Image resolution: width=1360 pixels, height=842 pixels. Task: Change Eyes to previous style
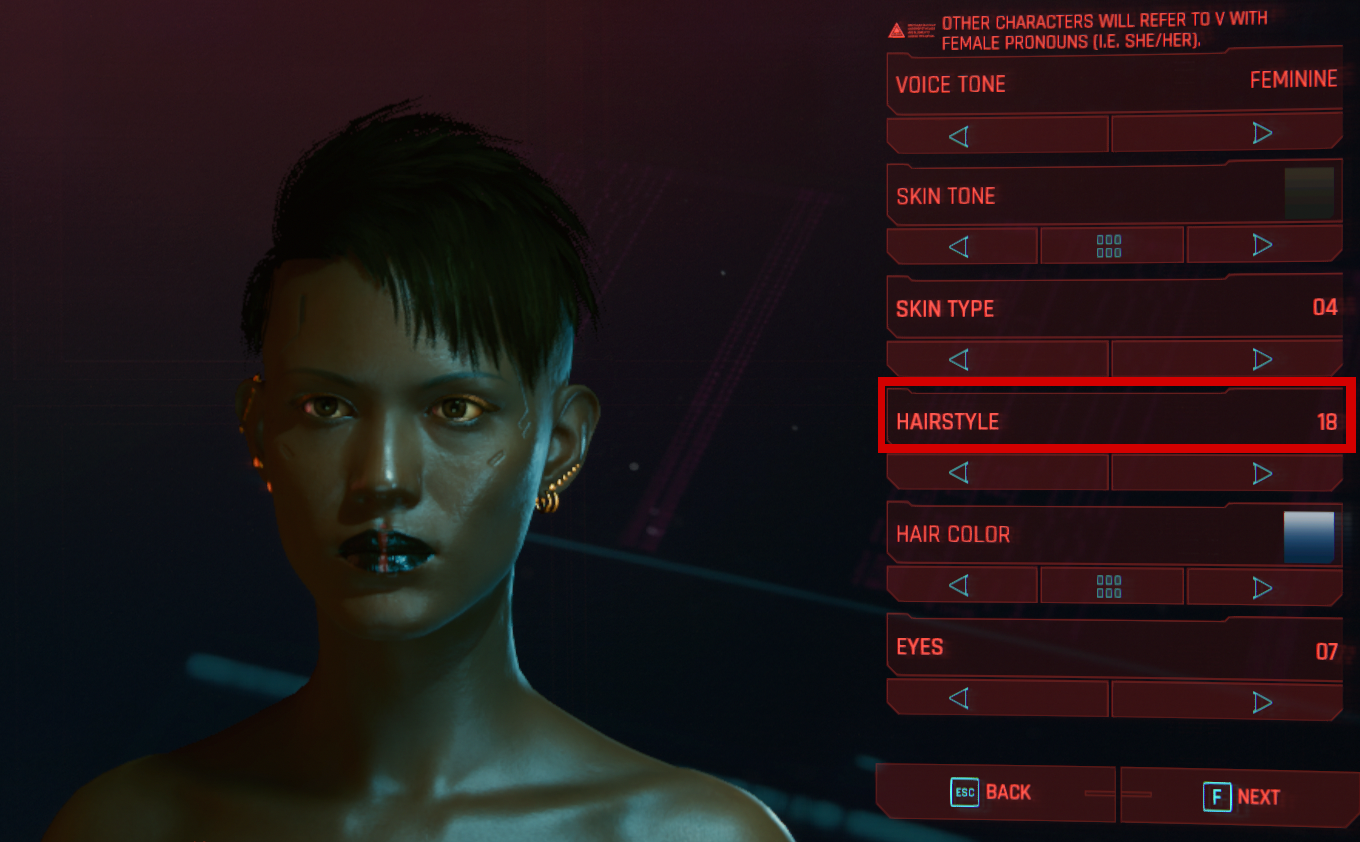point(997,698)
